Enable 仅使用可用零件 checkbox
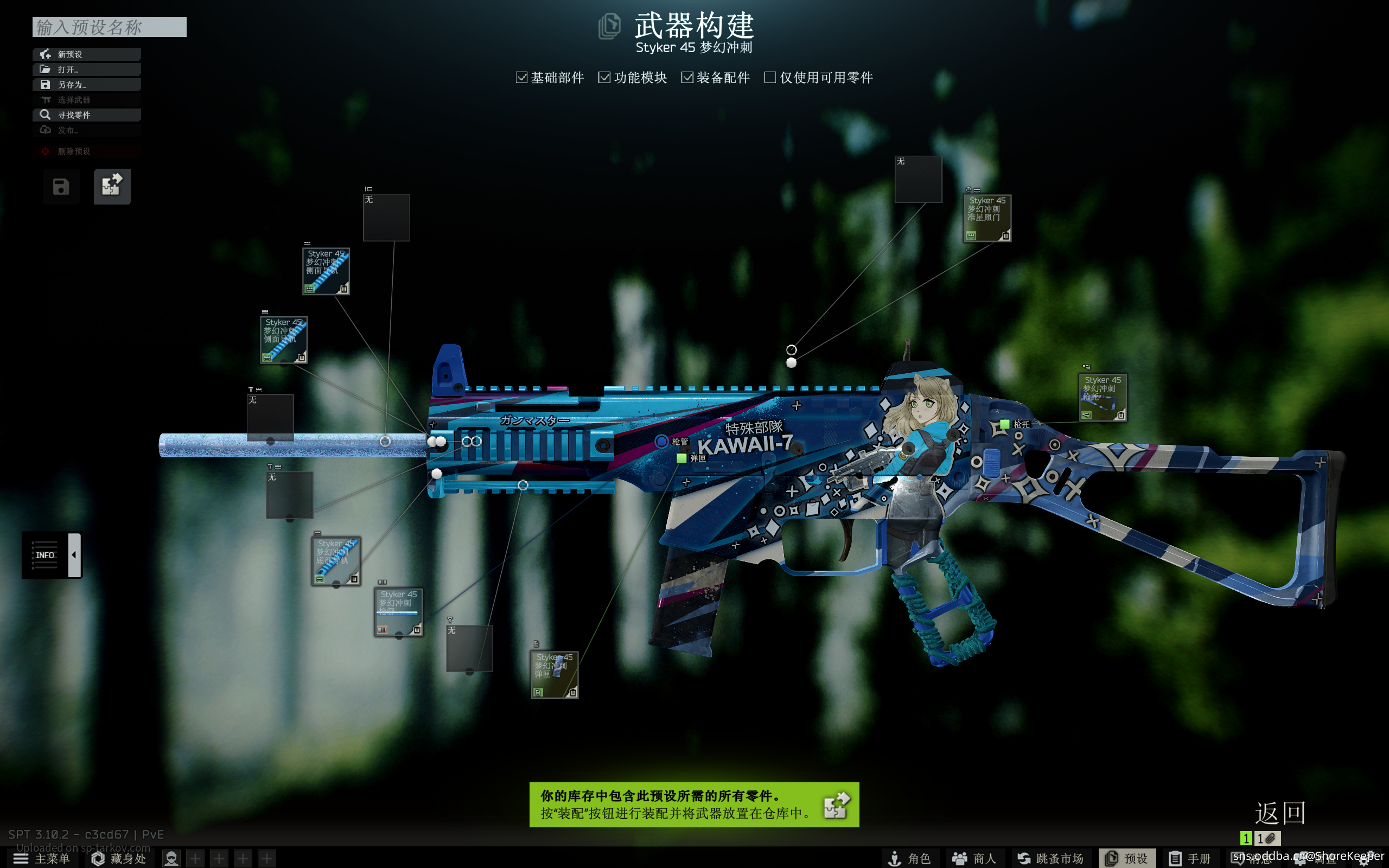This screenshot has height=868, width=1389. 770,78
